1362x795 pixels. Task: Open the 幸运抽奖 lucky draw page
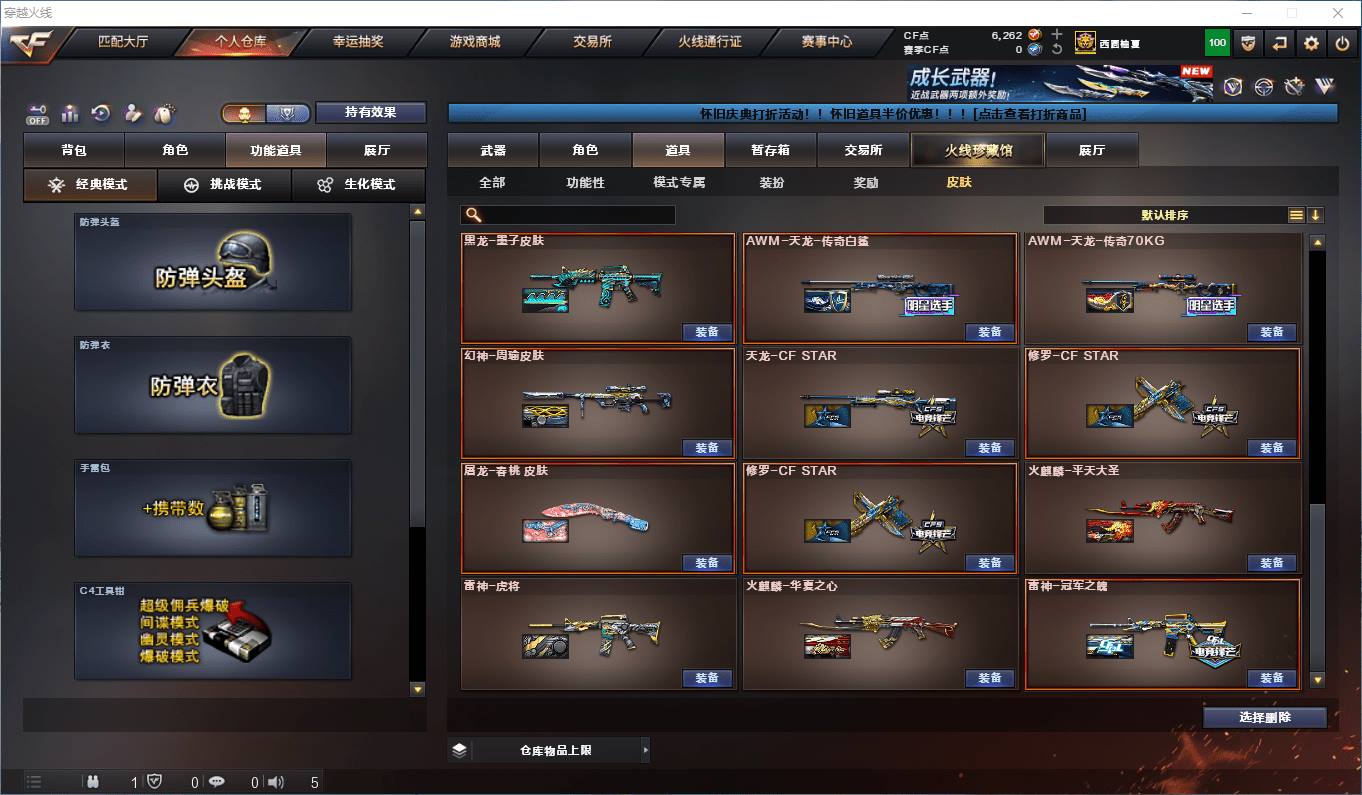pos(357,42)
